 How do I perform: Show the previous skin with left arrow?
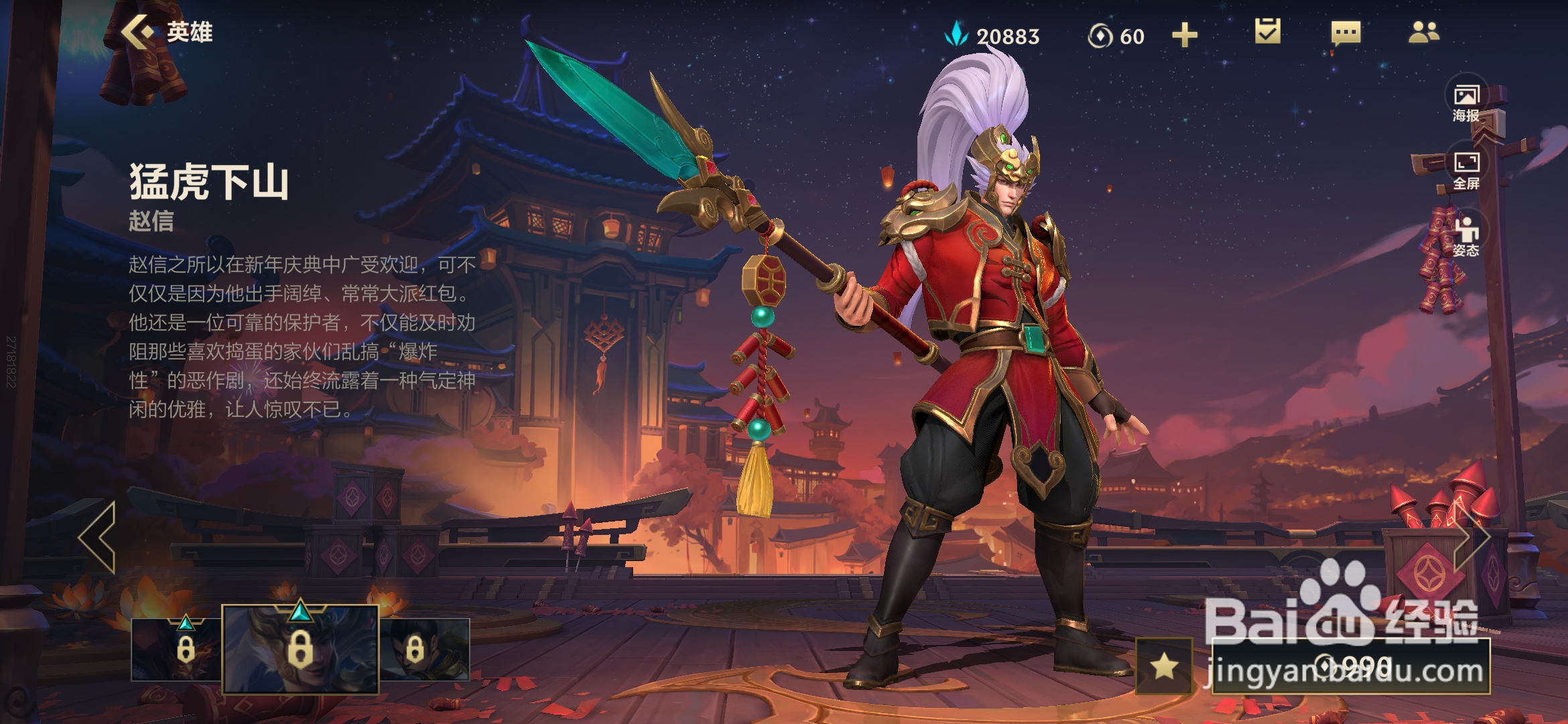pos(98,537)
